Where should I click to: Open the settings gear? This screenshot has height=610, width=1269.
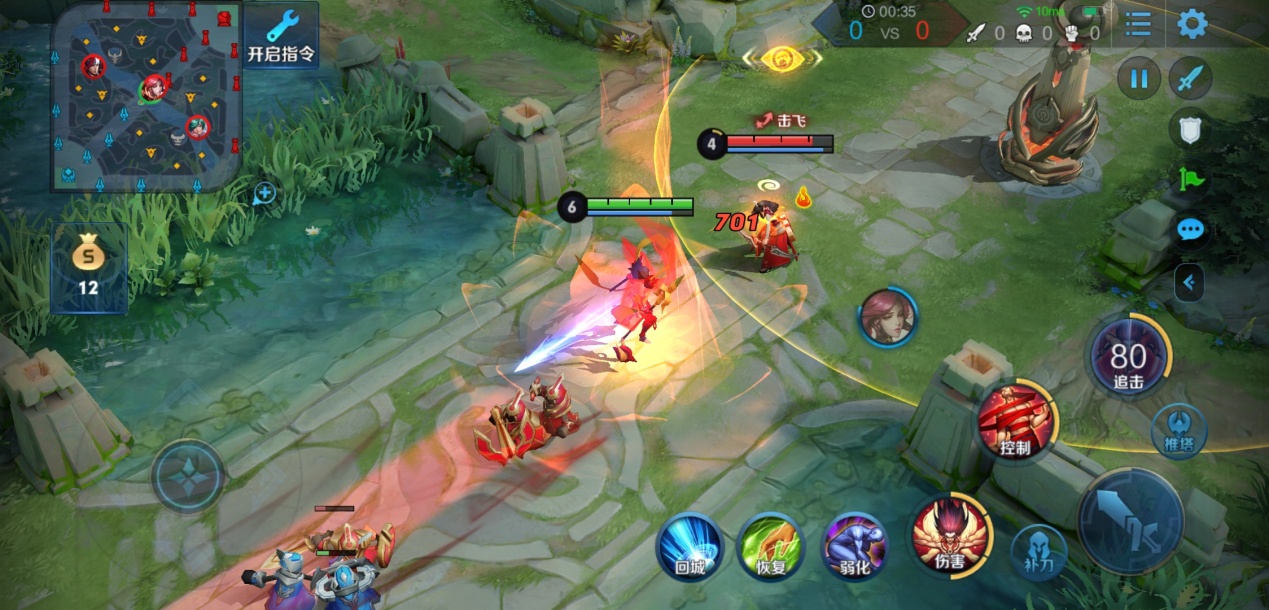1192,24
